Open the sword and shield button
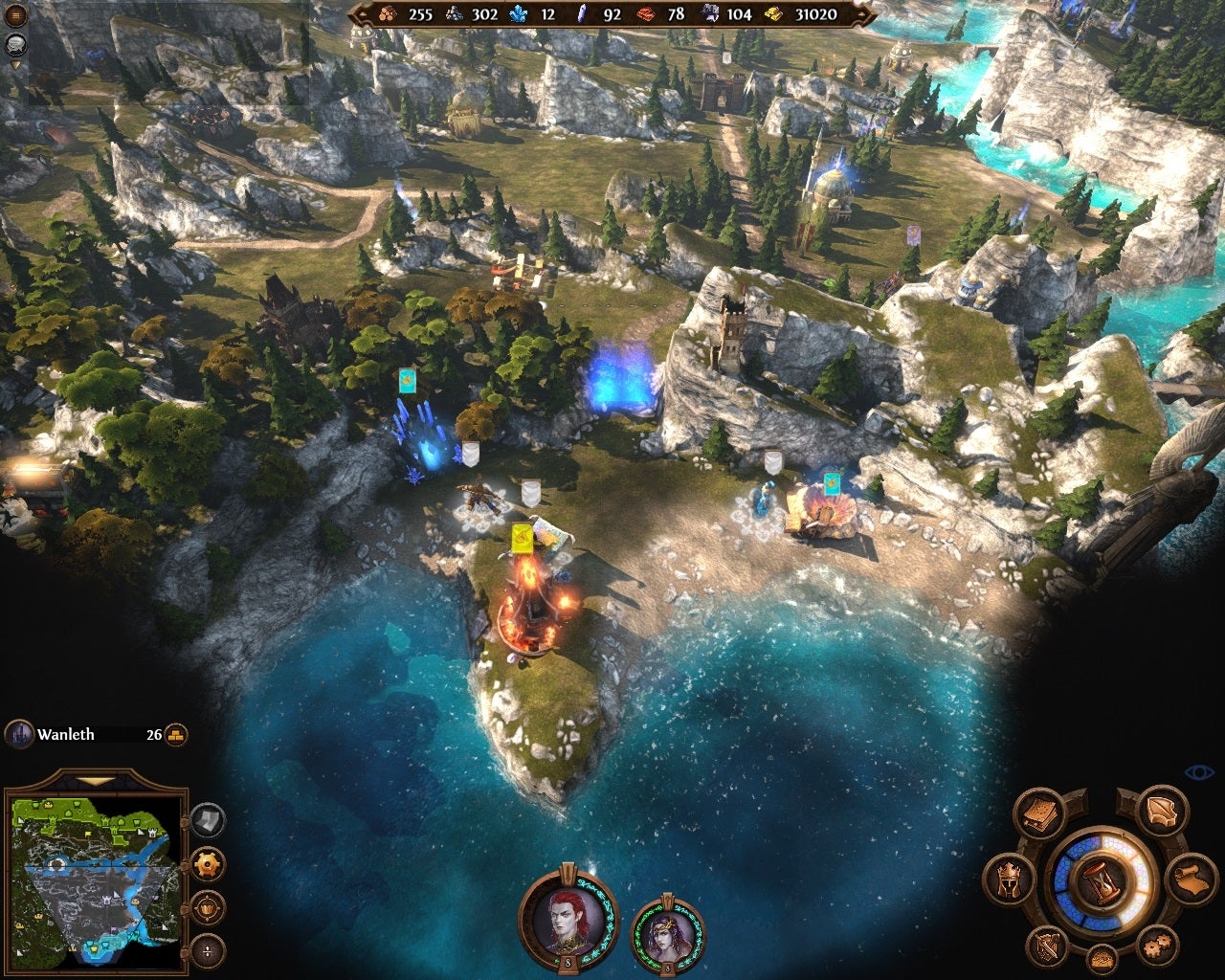The width and height of the screenshot is (1225, 980). [x=1046, y=947]
